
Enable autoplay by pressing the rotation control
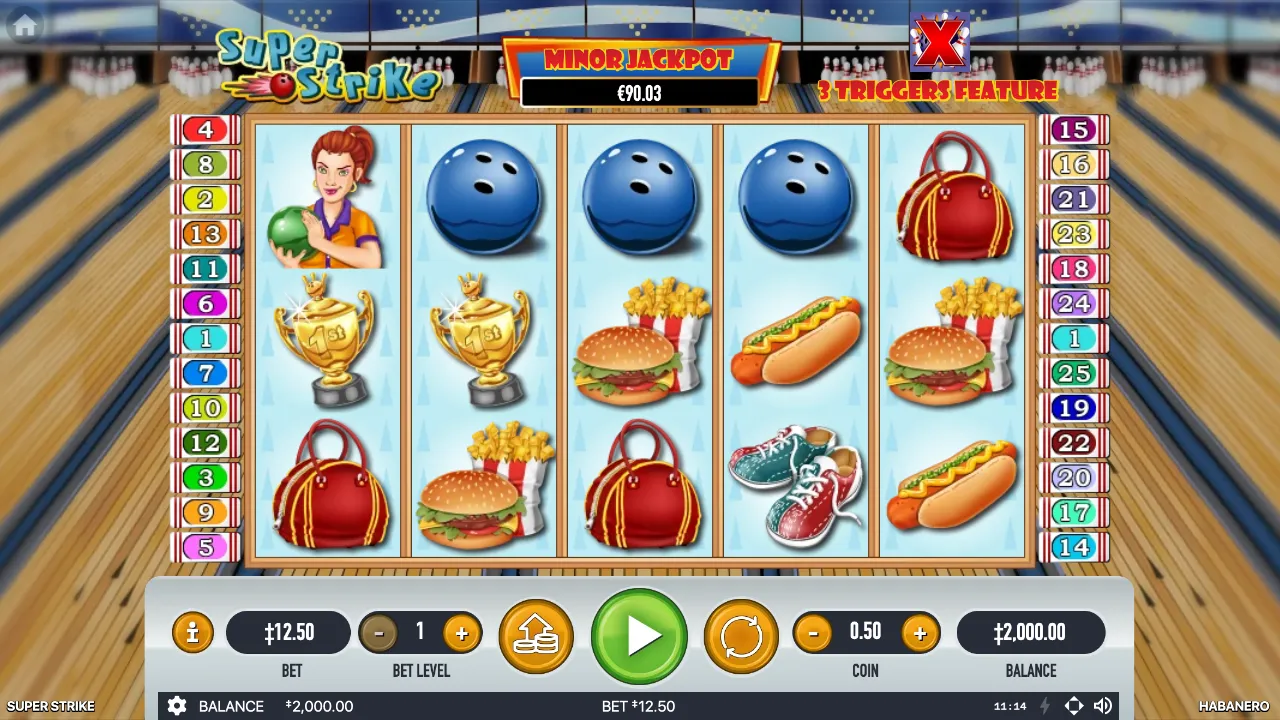pyautogui.click(x=740, y=632)
